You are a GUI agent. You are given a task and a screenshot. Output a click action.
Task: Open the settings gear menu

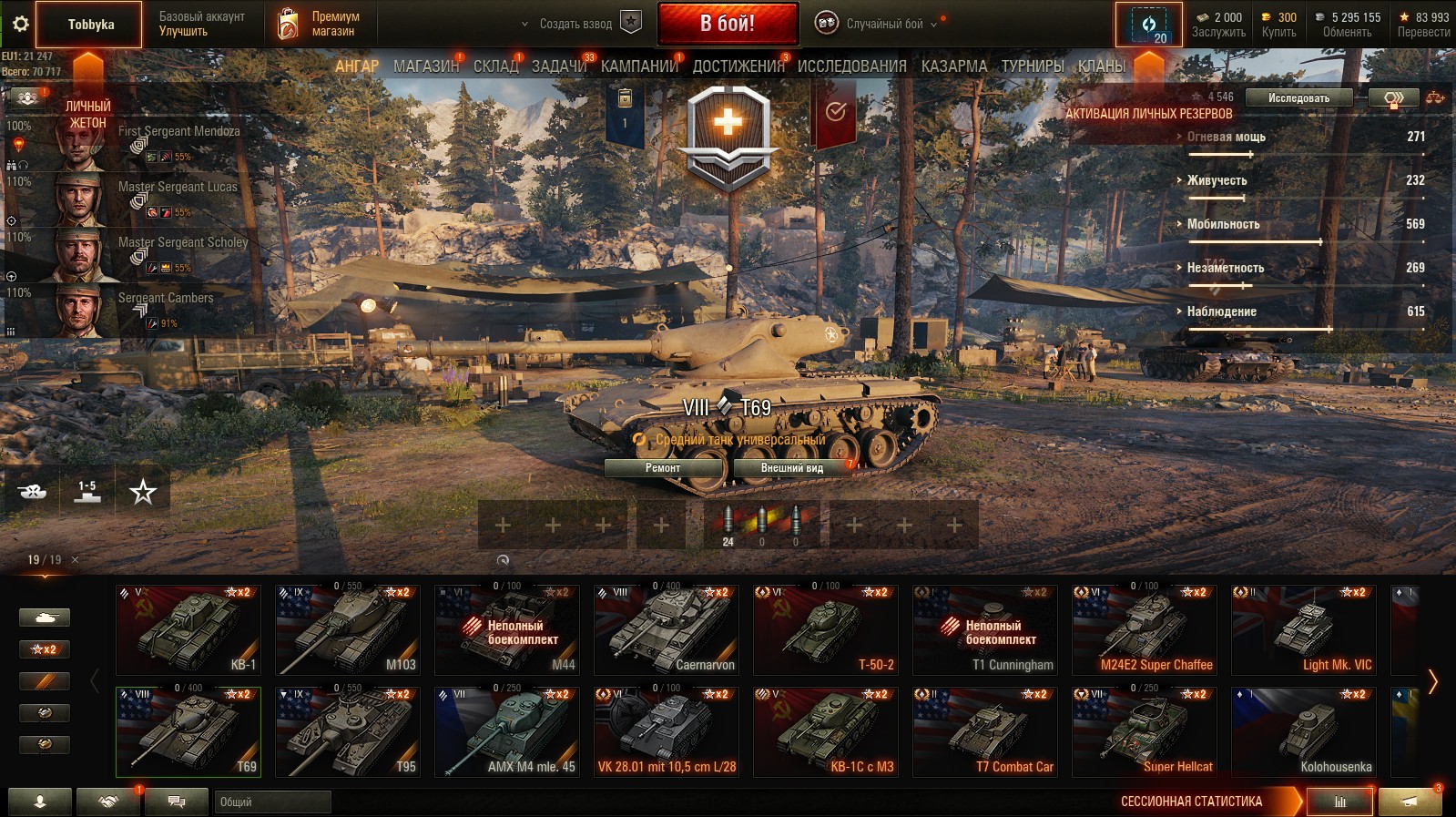click(x=20, y=24)
